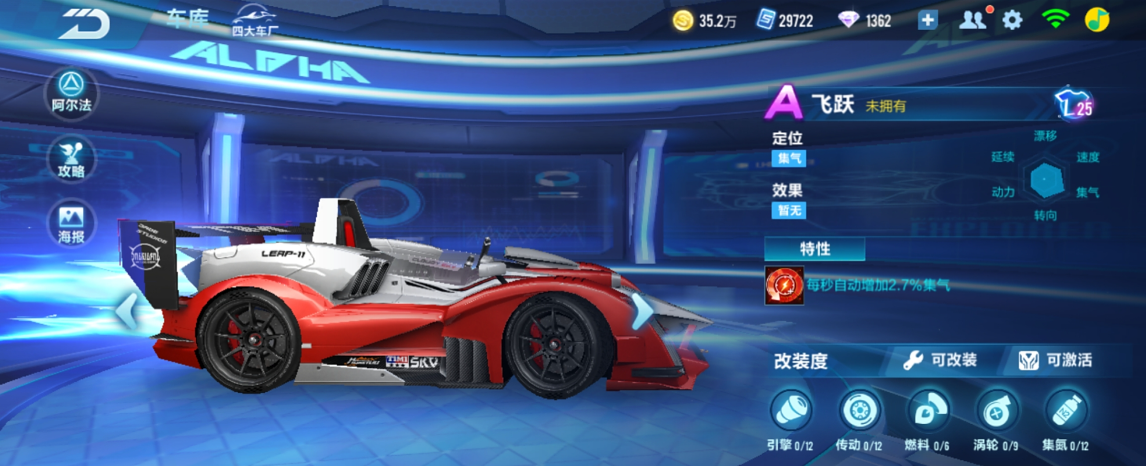This screenshot has height=466, width=1146.
Task: Switch to the 可激活 activate tab
Action: pos(1055,361)
